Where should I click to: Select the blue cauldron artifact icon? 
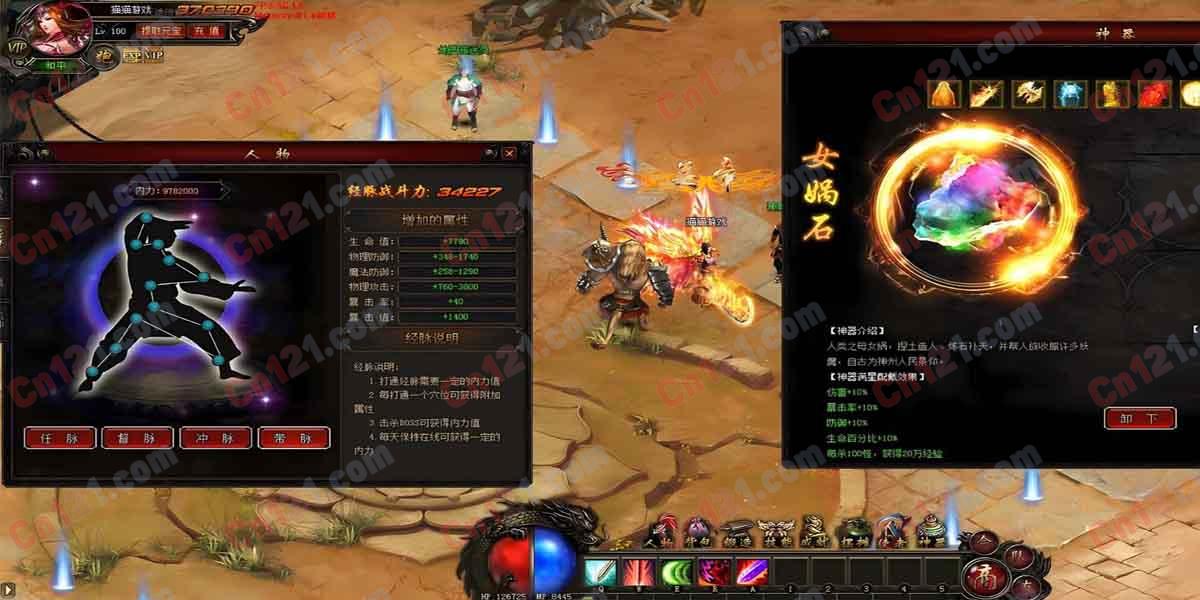(x=1070, y=95)
